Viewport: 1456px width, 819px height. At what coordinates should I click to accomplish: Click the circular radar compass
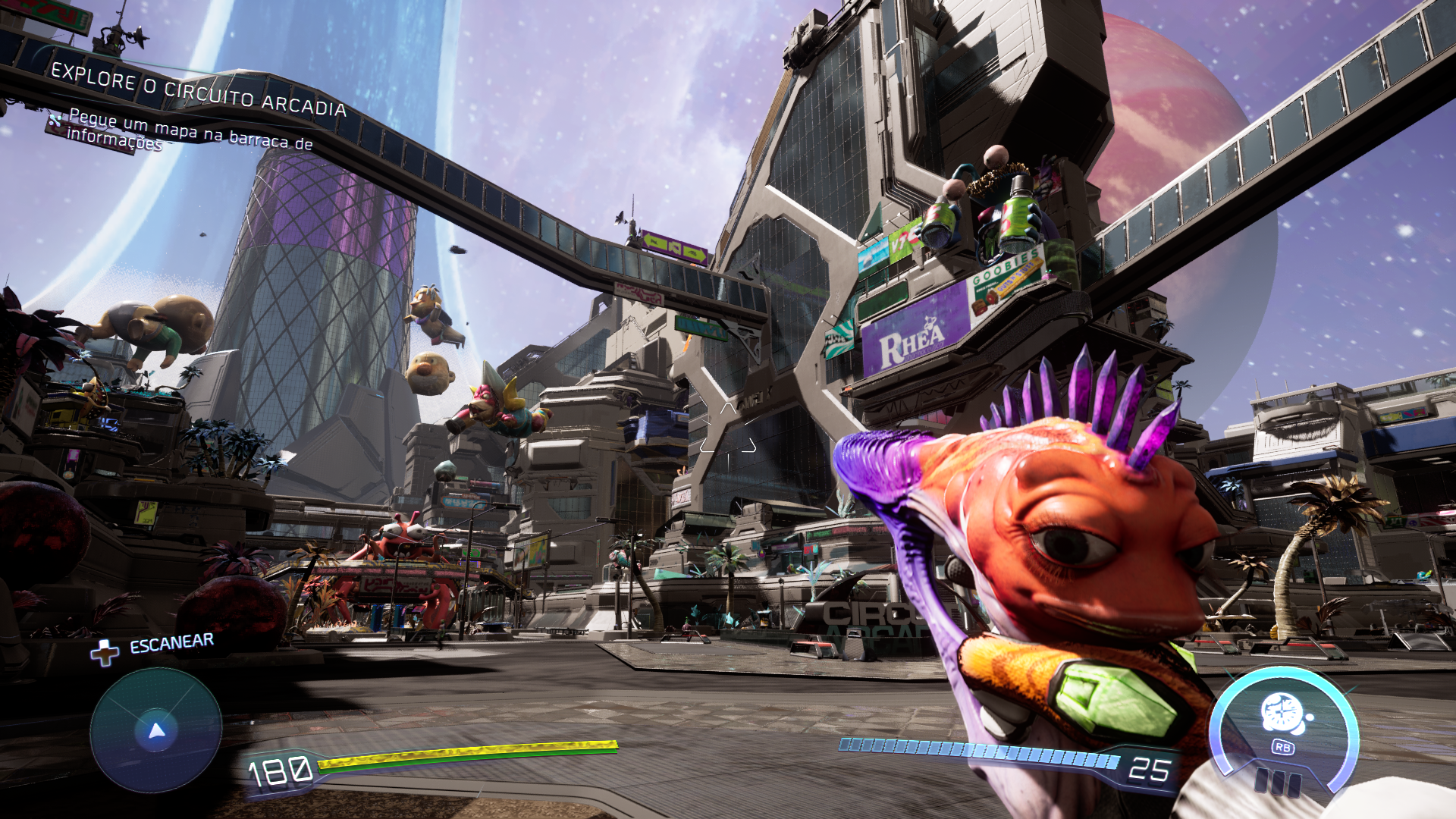[x=156, y=731]
